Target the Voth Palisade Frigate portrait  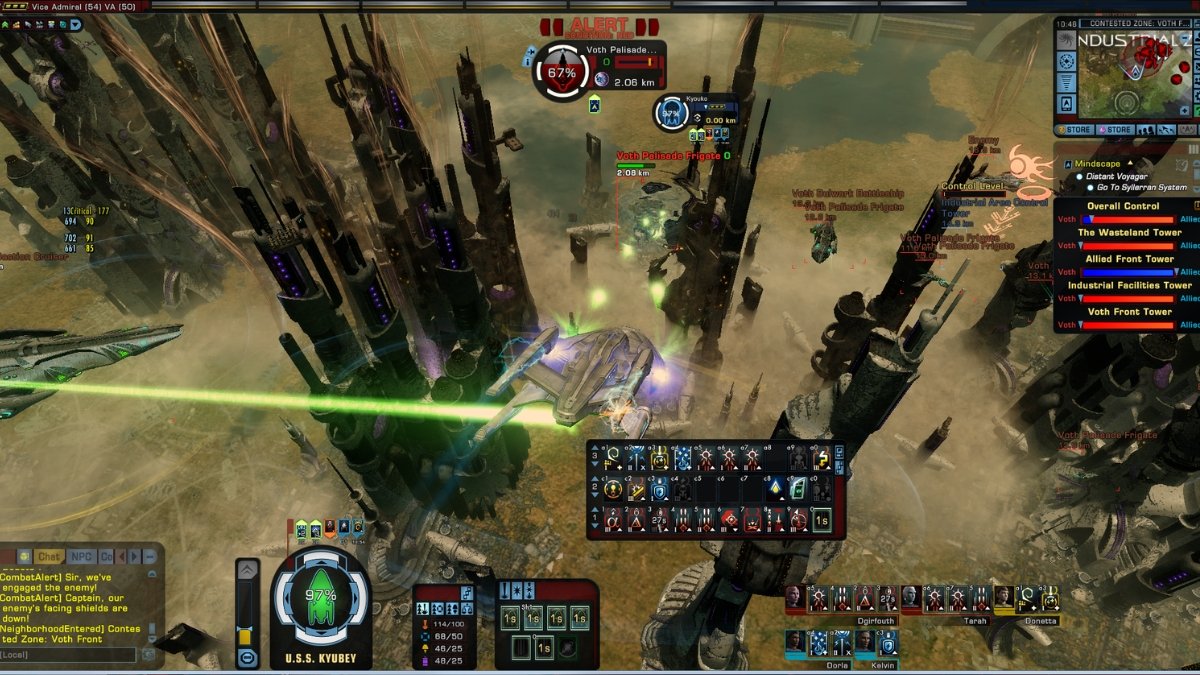pyautogui.click(x=561, y=72)
